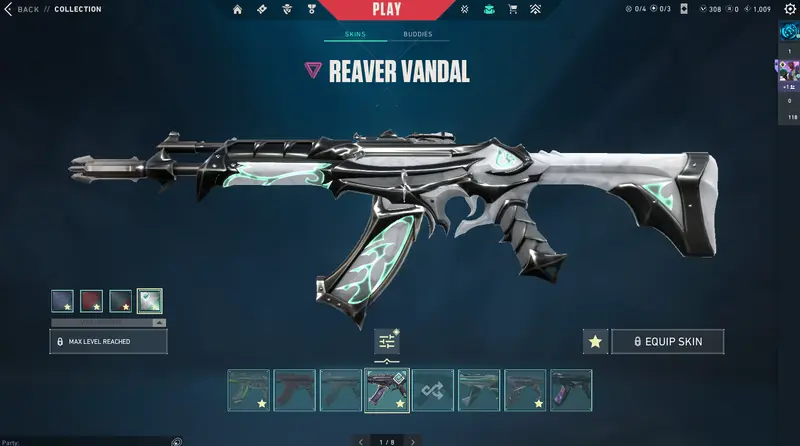Select the highlighted Reaver Vandal thumbnail
Viewport: 800px width, 446px height.
pyautogui.click(x=387, y=390)
